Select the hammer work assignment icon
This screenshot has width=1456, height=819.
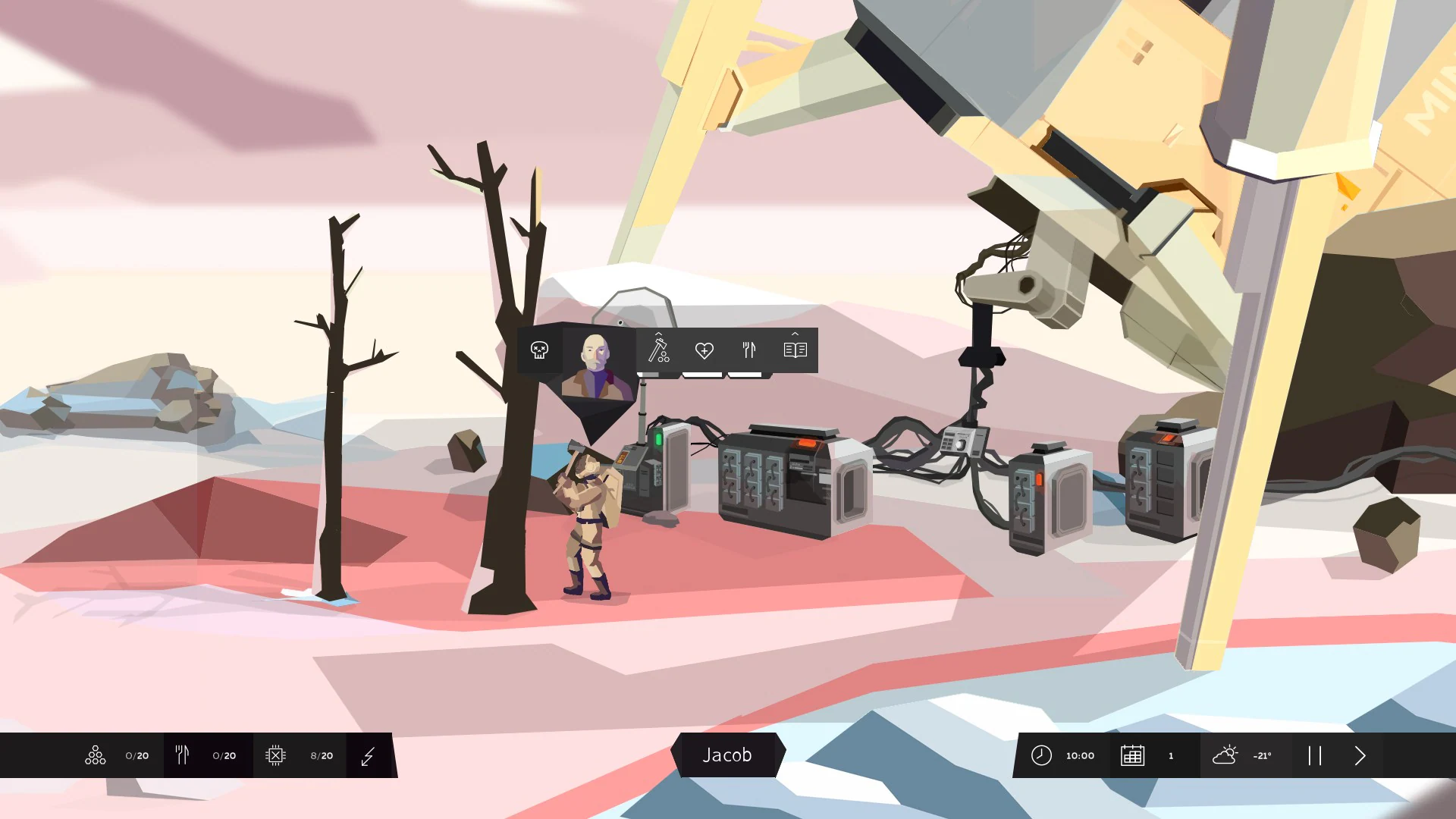(658, 351)
